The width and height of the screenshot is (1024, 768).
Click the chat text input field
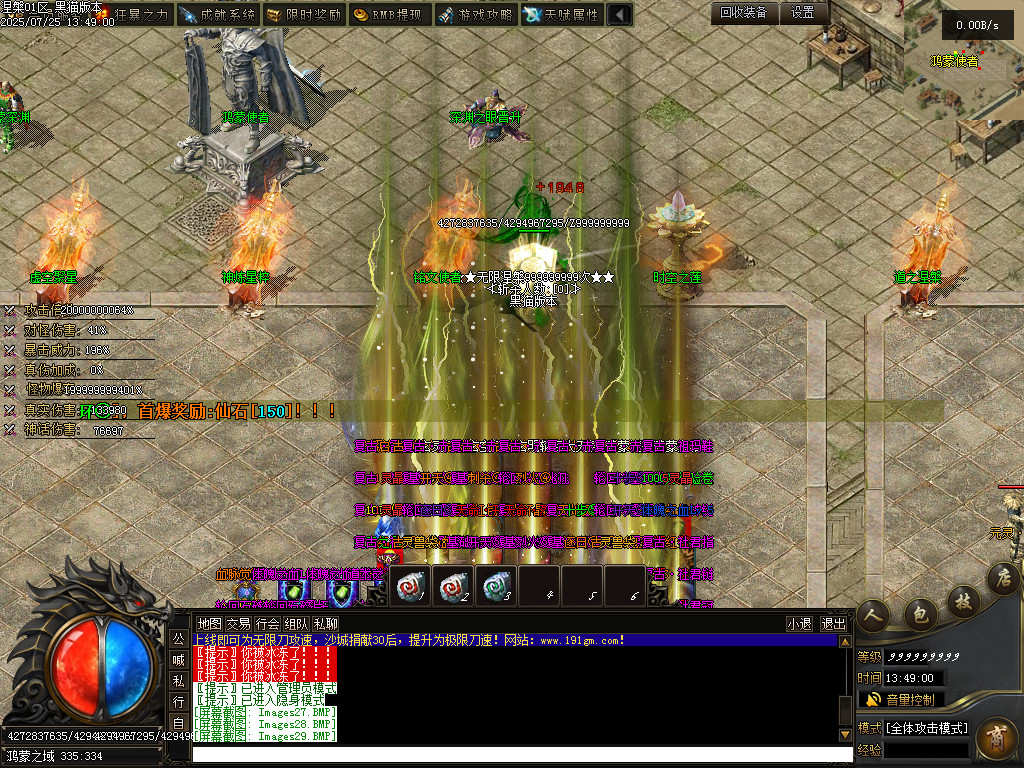tap(520, 754)
